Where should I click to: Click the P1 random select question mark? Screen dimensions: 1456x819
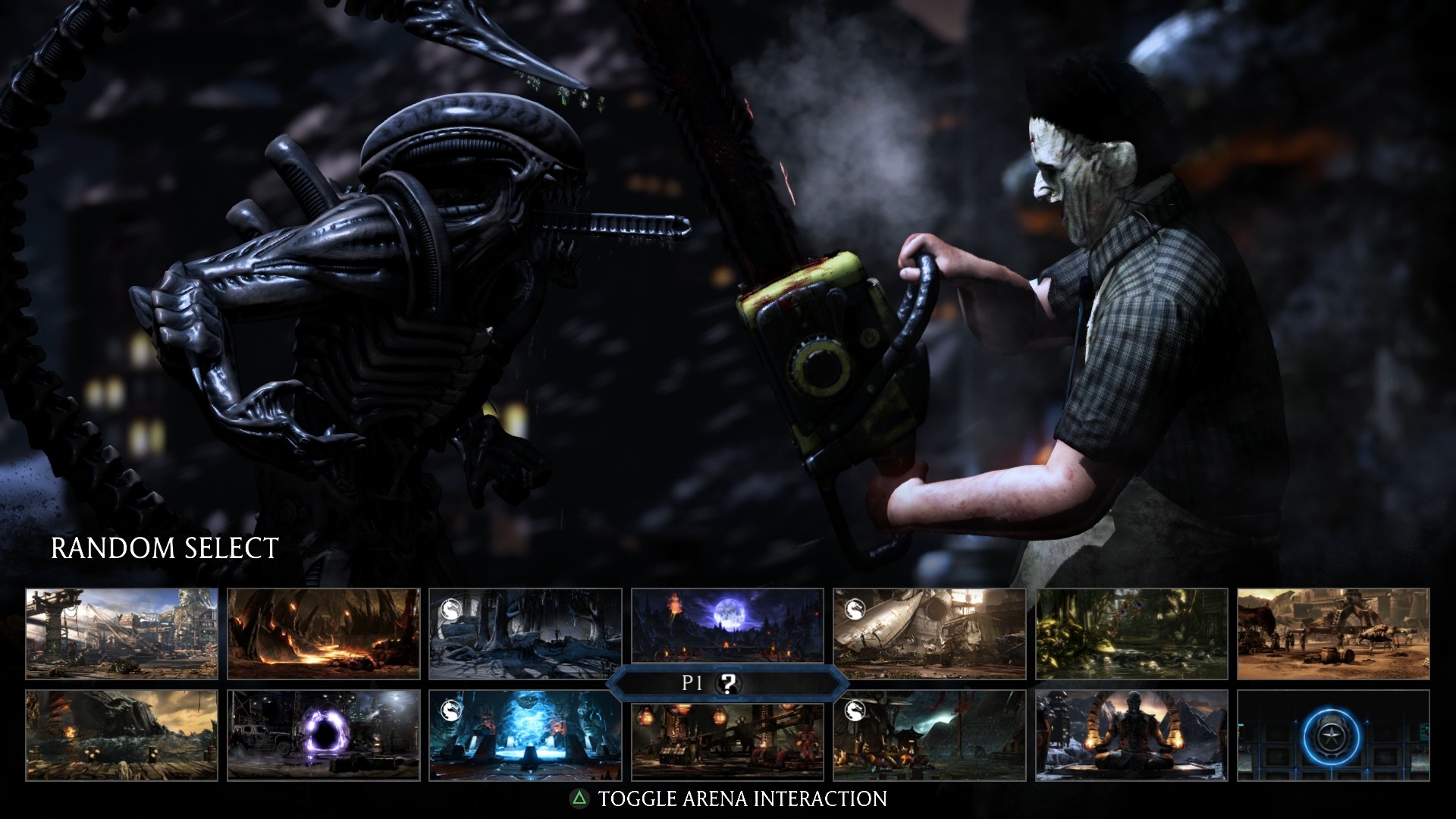(728, 683)
